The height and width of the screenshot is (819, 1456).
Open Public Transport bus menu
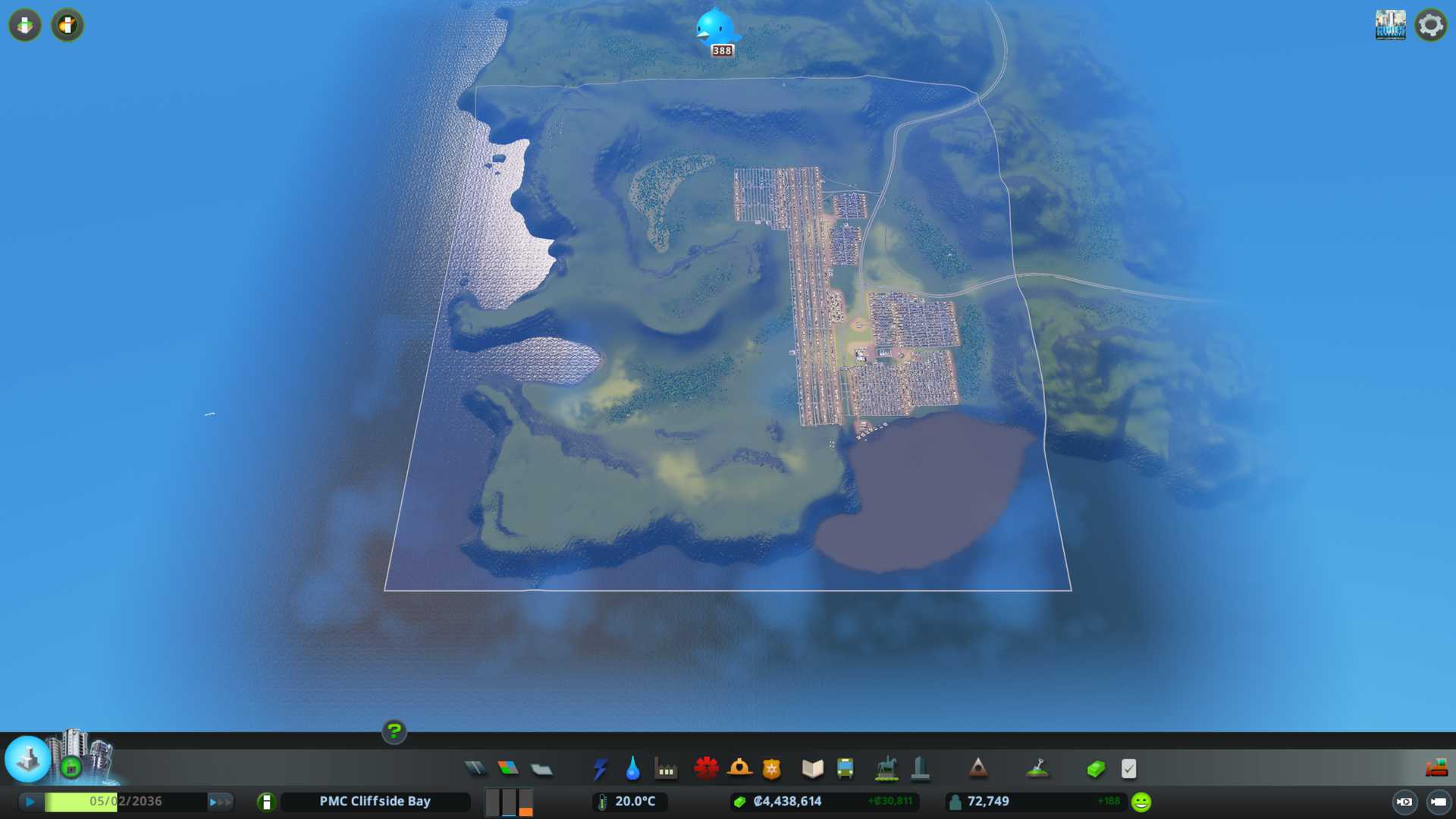pos(845,769)
